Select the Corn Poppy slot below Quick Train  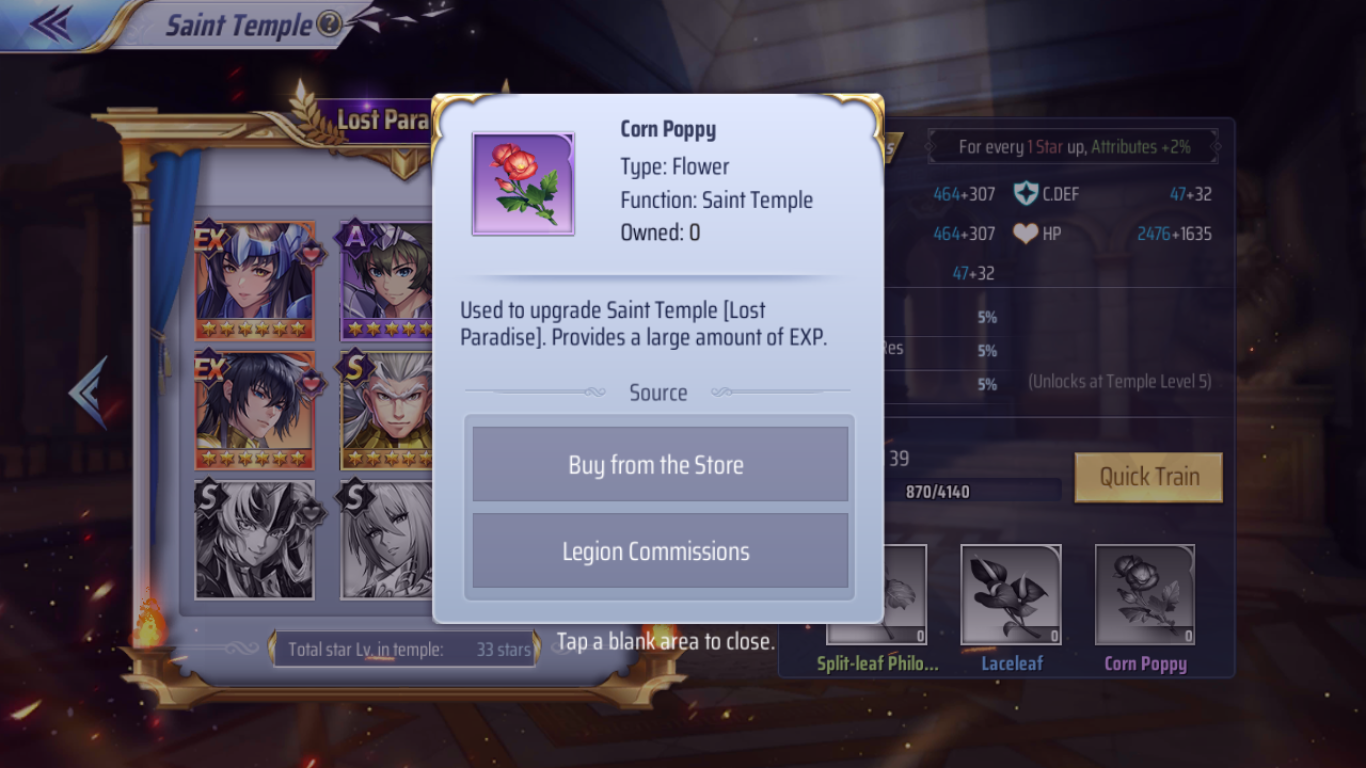pos(1144,595)
